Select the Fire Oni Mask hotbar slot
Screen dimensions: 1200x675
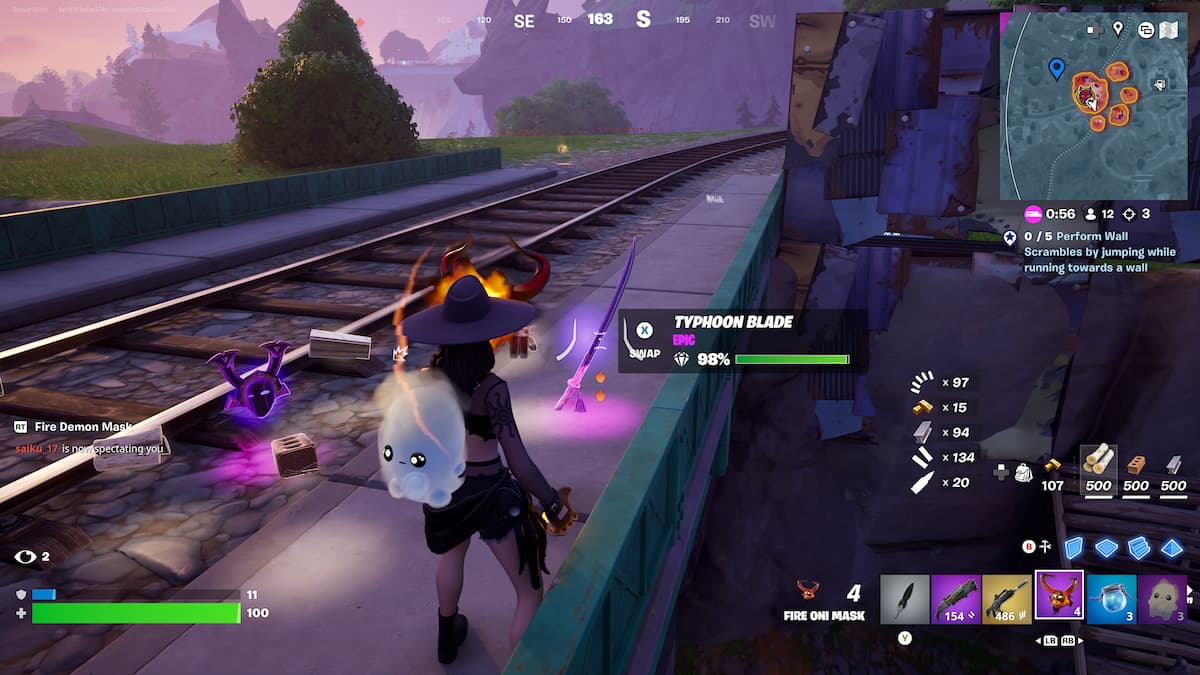pyautogui.click(x=1059, y=597)
